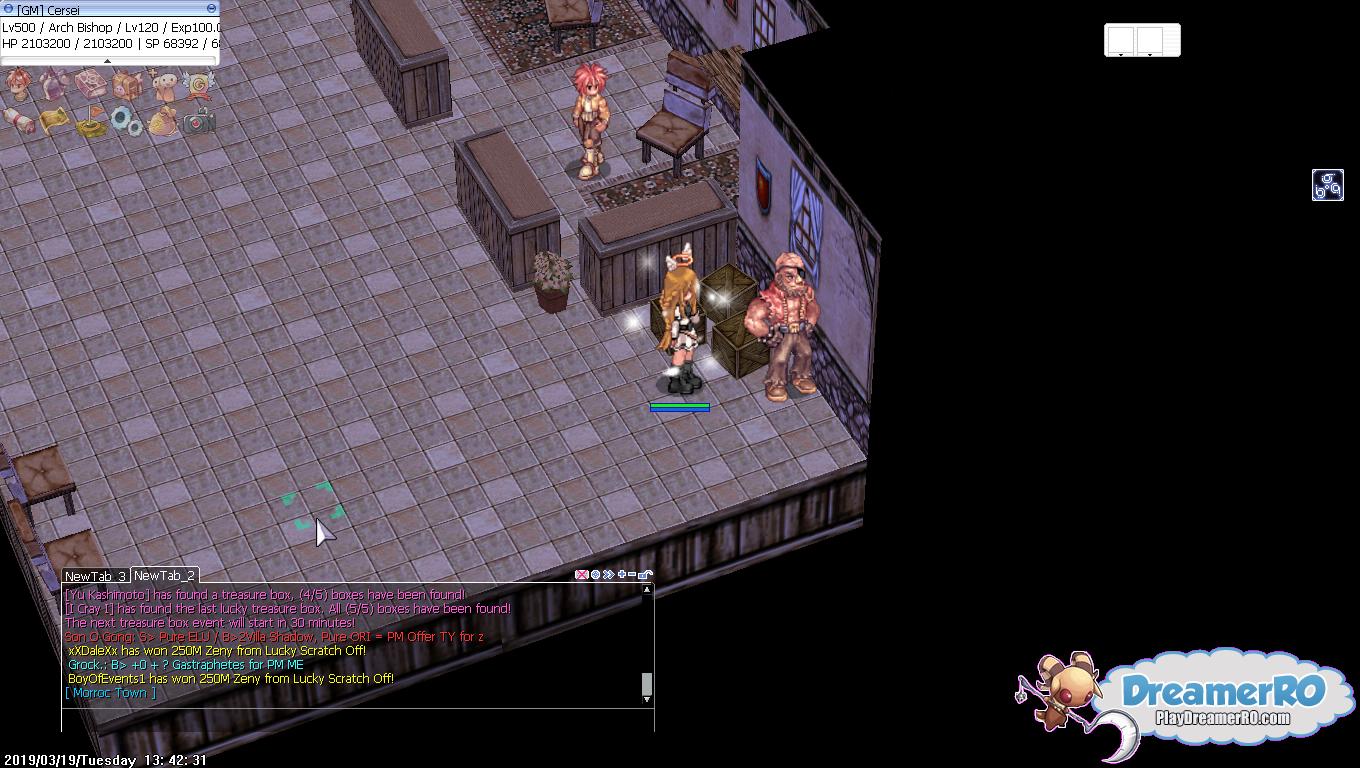Open the yellow world map icon

point(54,121)
